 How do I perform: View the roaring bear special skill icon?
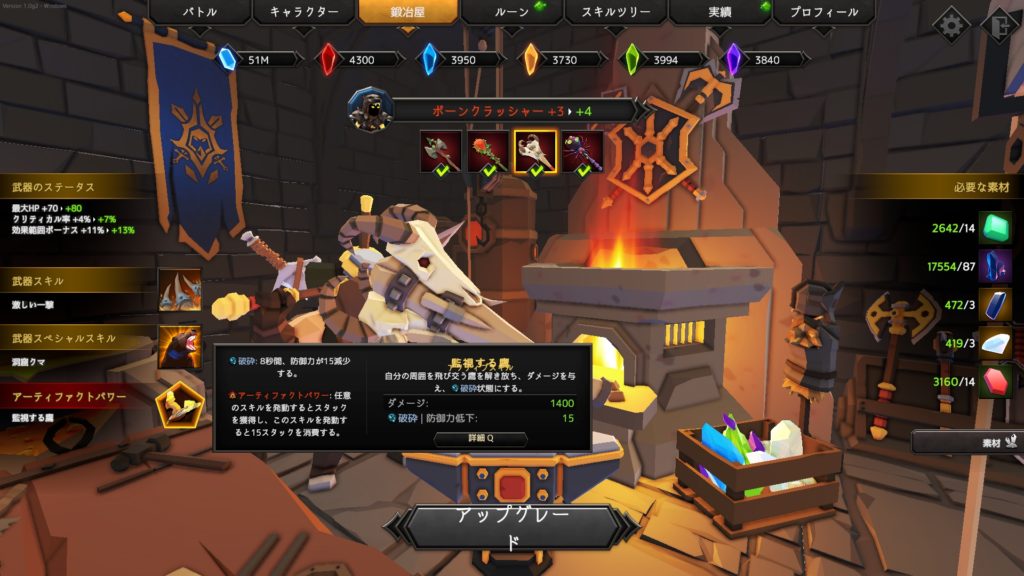click(x=180, y=347)
